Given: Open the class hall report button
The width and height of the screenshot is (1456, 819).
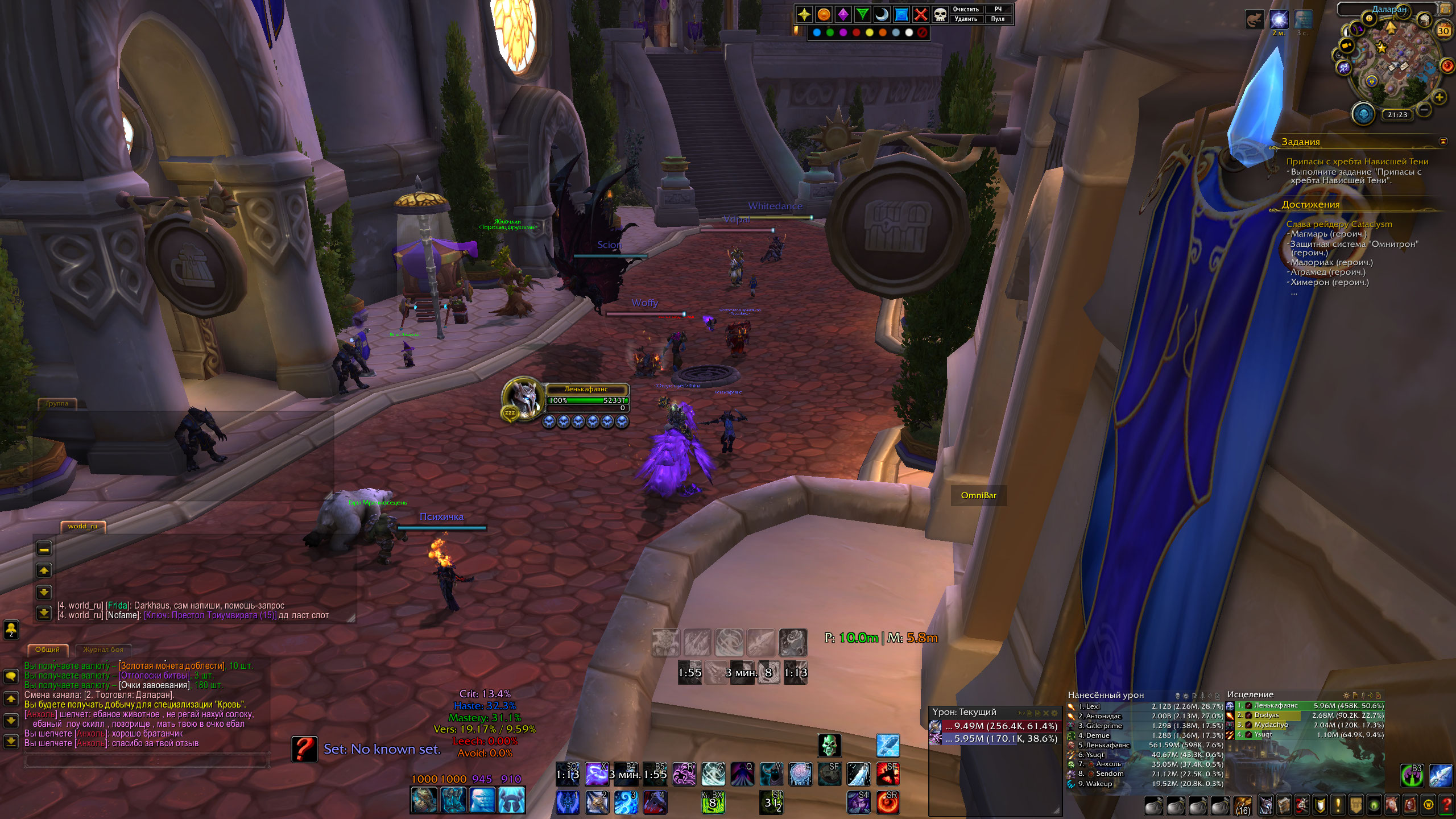Looking at the screenshot, I should (x=1363, y=114).
